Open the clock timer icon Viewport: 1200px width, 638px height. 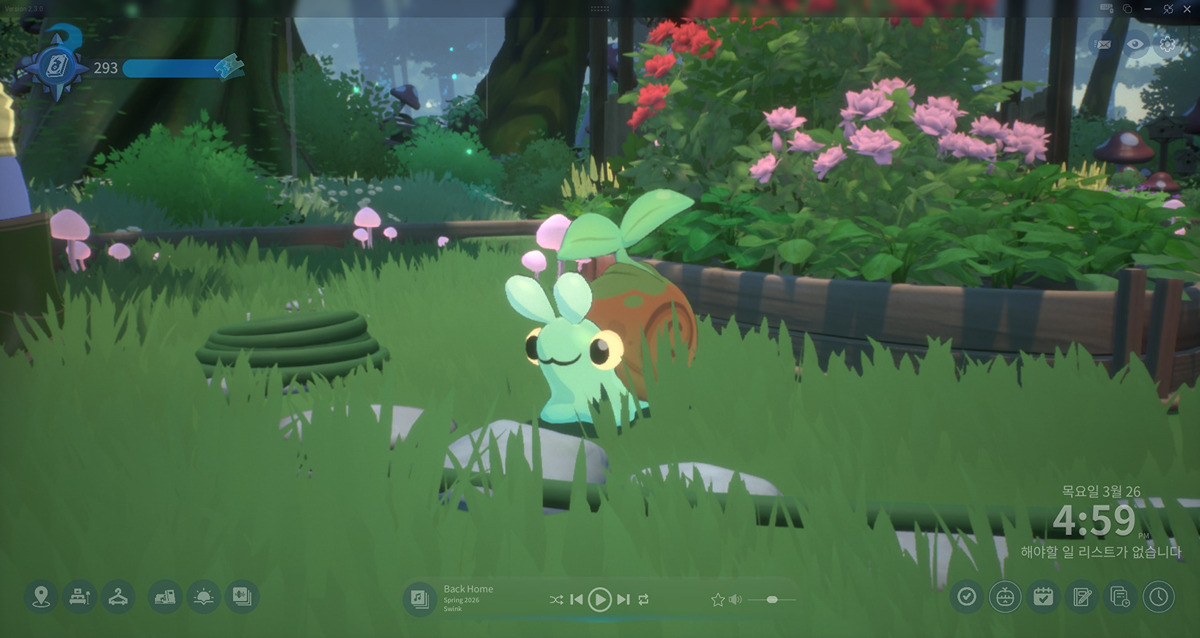pyautogui.click(x=1158, y=597)
